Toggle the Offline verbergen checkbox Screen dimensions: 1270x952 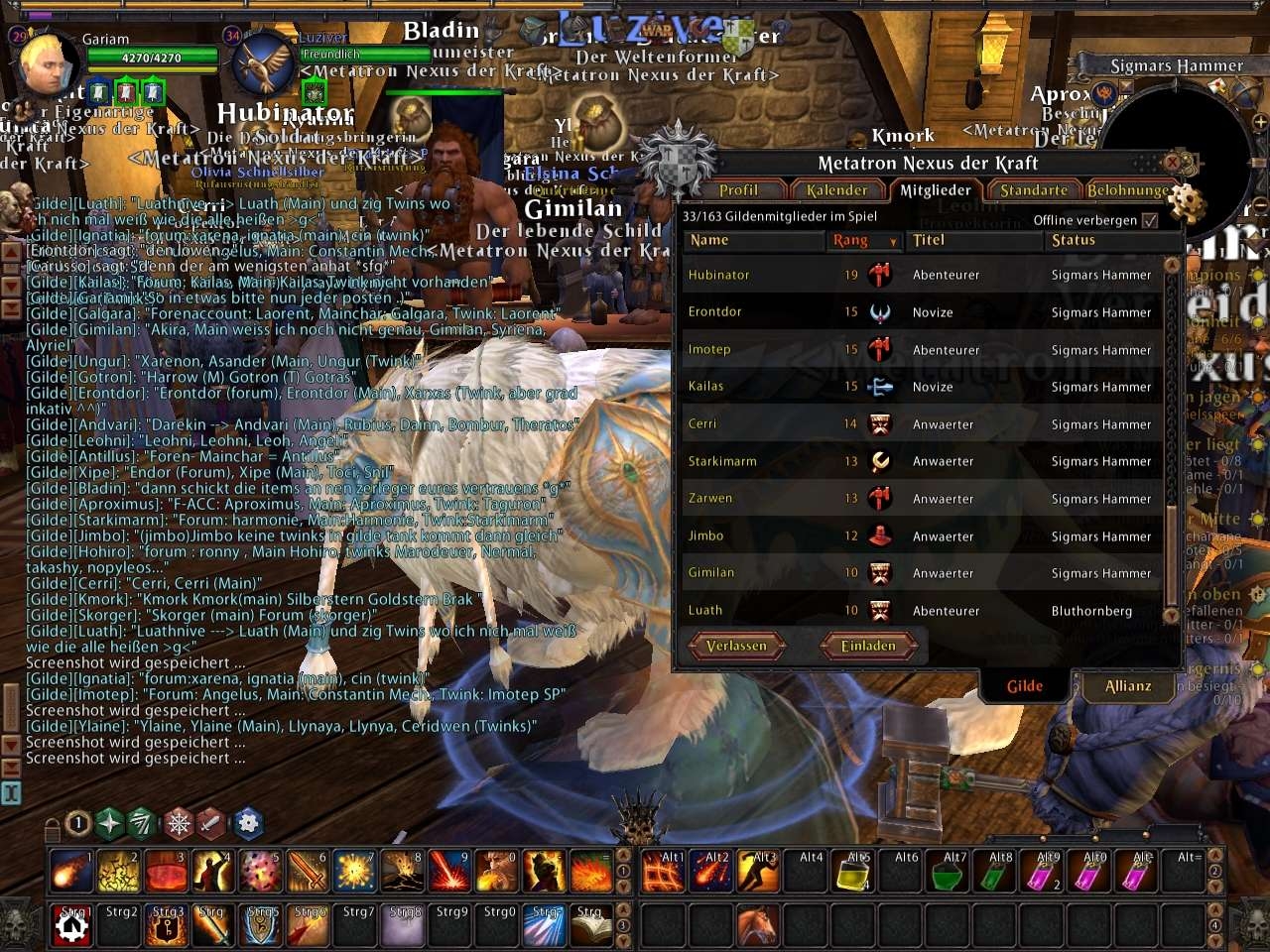[1150, 220]
